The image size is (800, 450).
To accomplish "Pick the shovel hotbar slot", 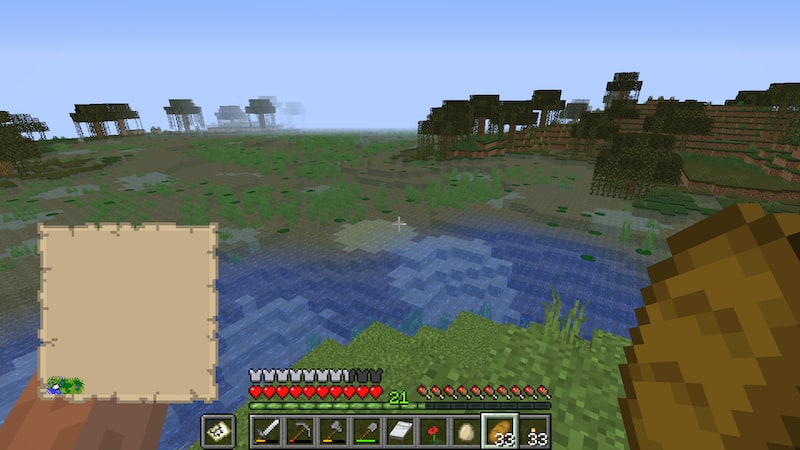I will [366, 431].
